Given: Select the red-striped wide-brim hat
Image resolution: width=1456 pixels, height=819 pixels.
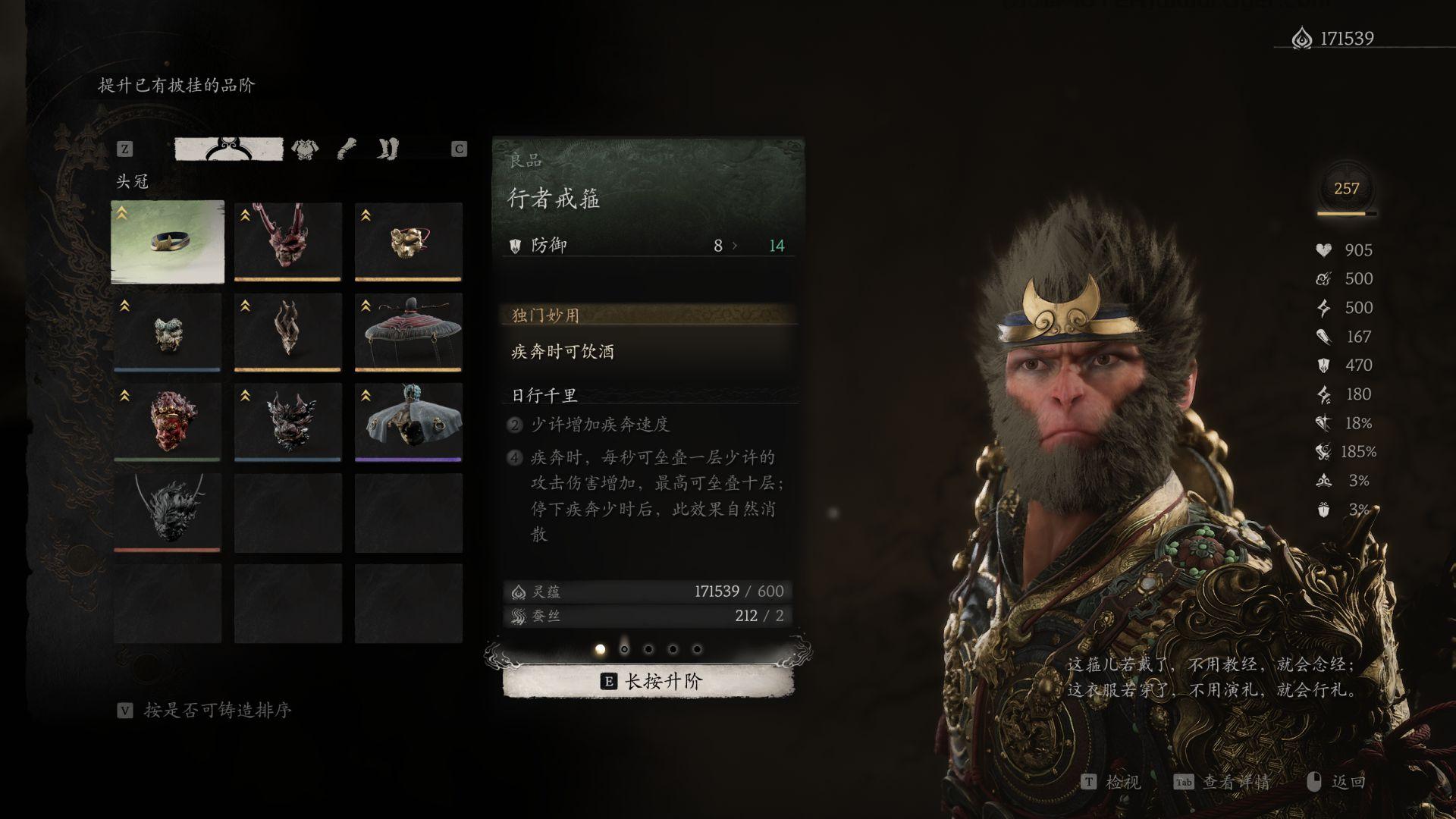Looking at the screenshot, I should [408, 332].
